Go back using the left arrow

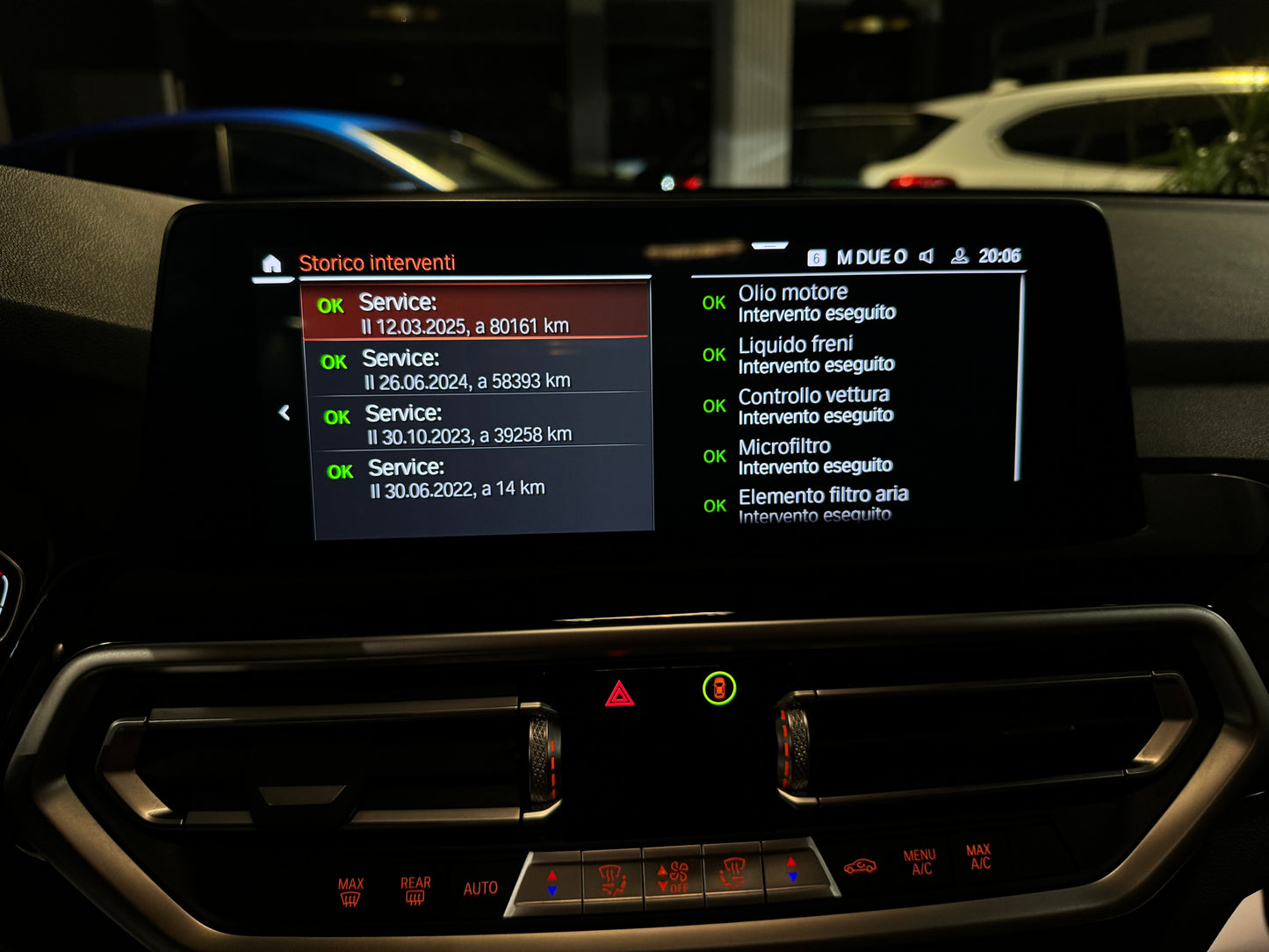point(285,412)
